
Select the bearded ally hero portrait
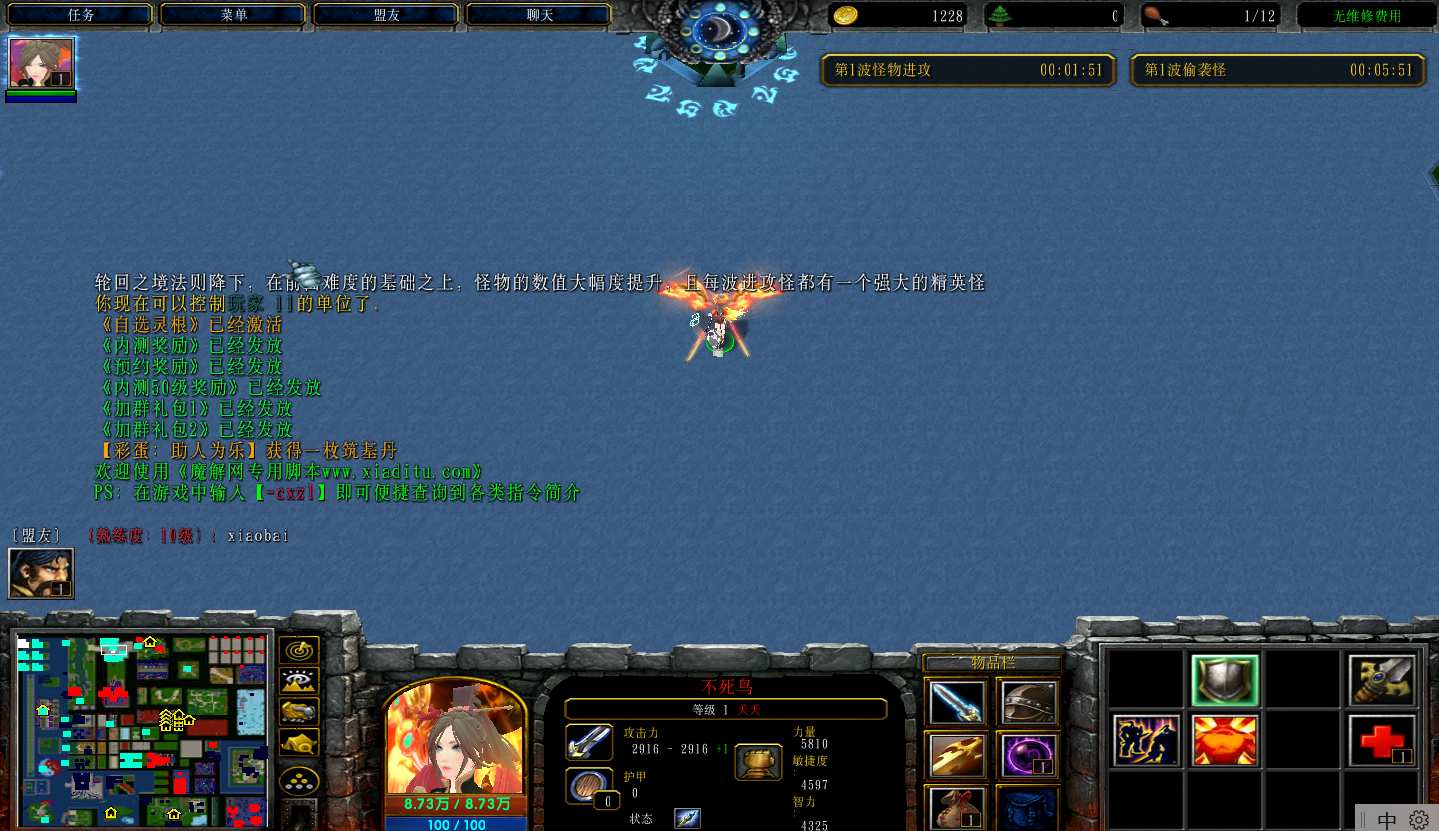pos(41,573)
